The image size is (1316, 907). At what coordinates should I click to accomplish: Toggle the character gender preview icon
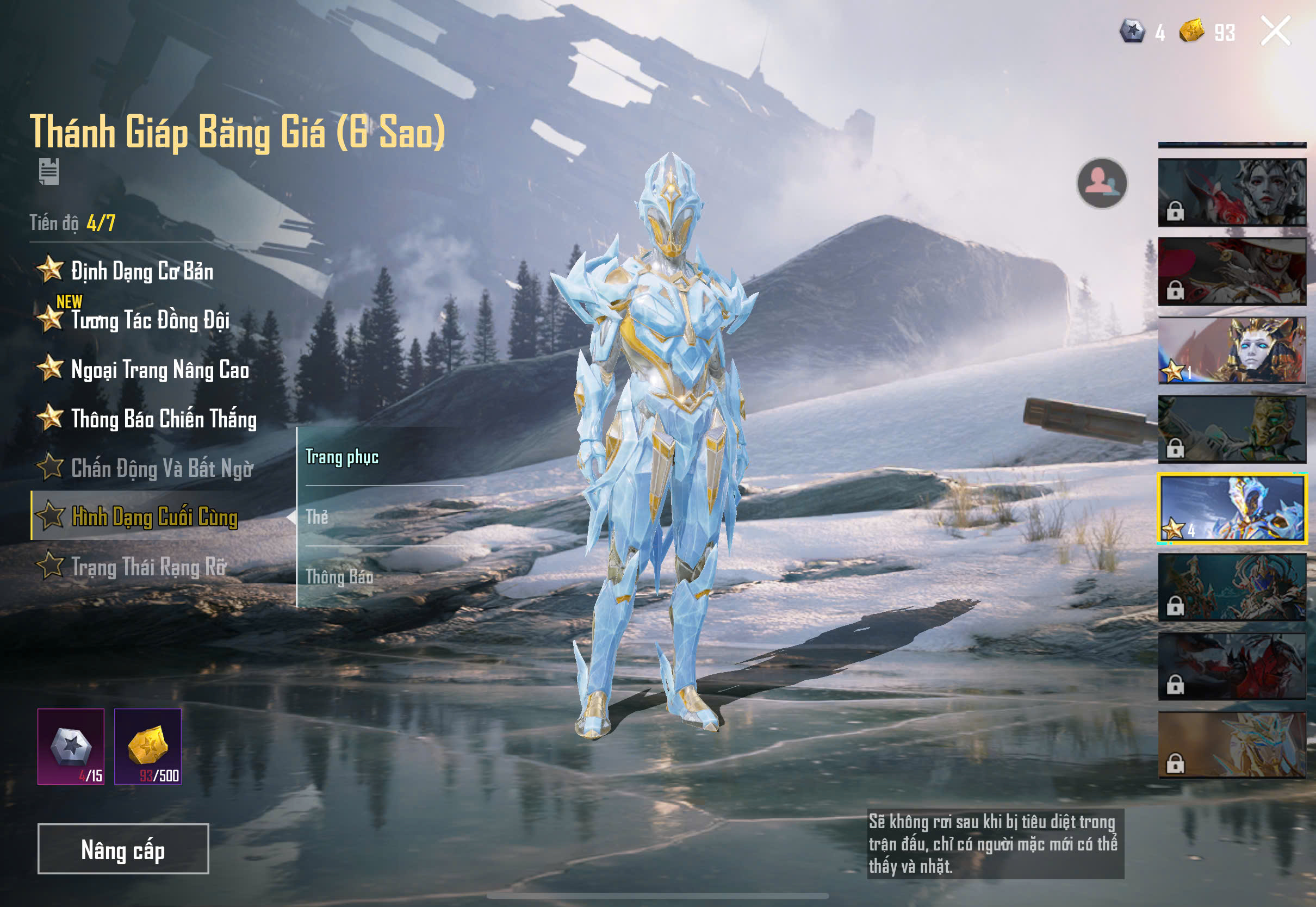tap(1102, 183)
